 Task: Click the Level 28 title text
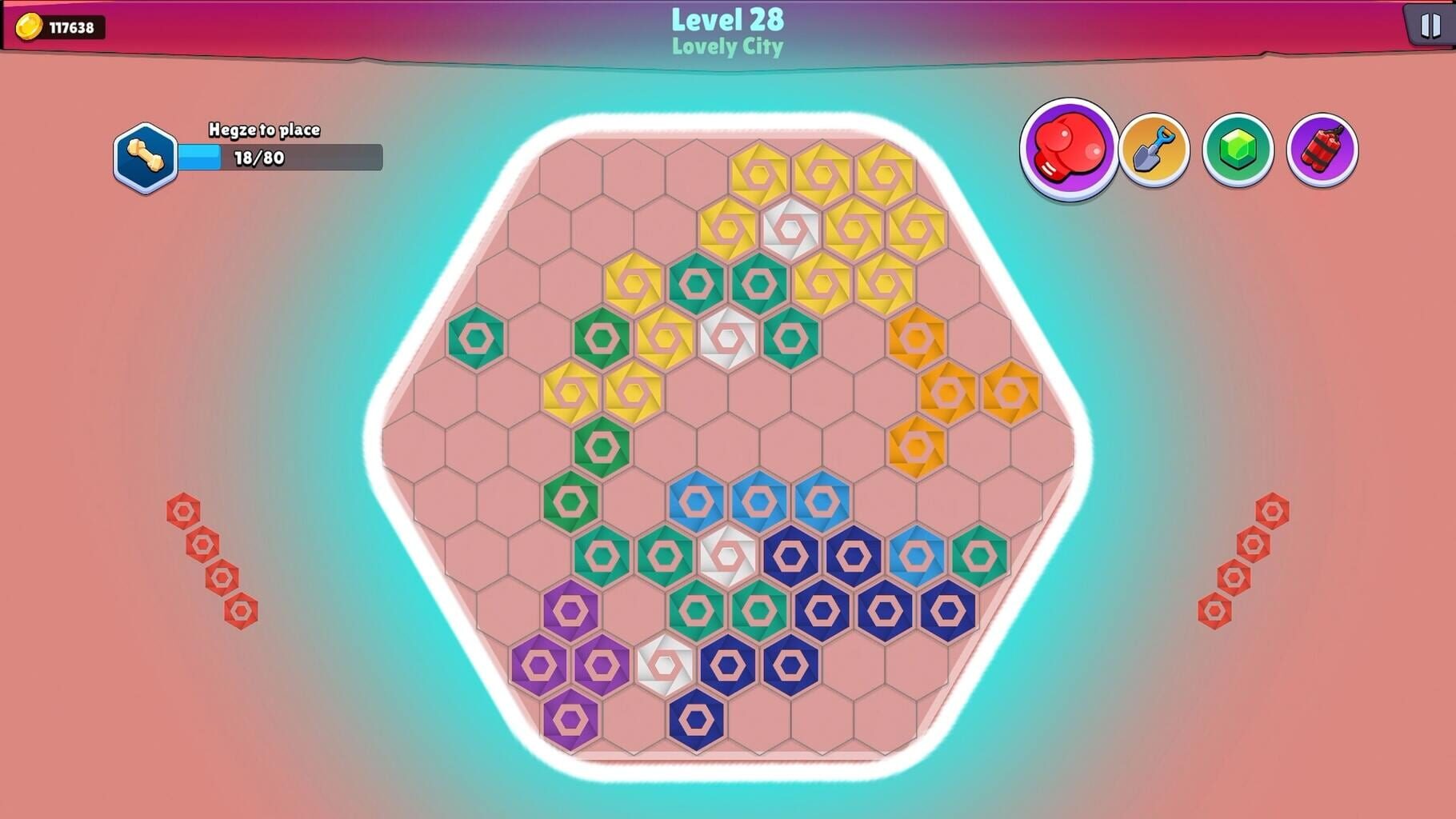(x=727, y=20)
